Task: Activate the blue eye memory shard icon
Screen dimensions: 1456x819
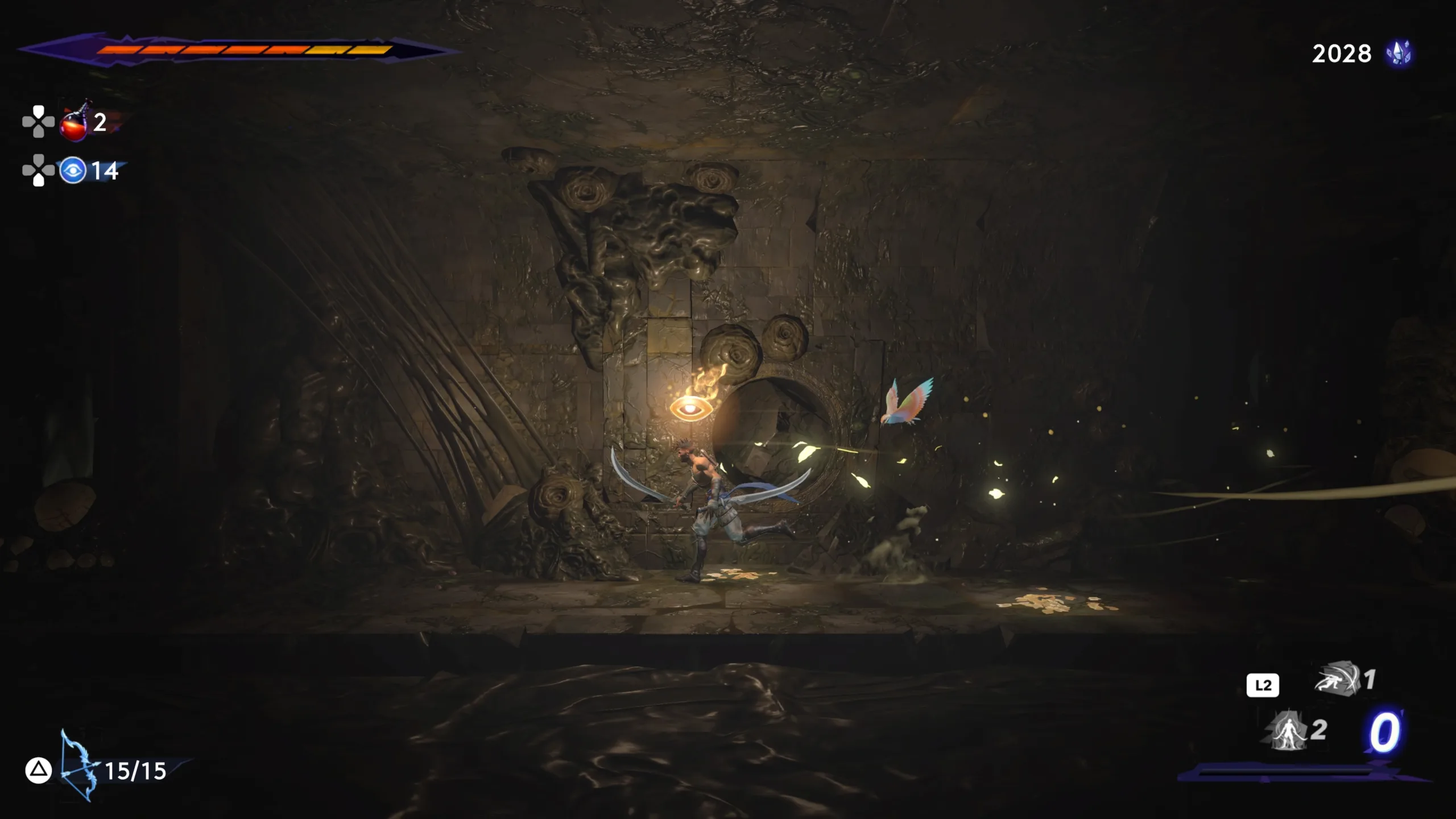Action: pos(73,171)
